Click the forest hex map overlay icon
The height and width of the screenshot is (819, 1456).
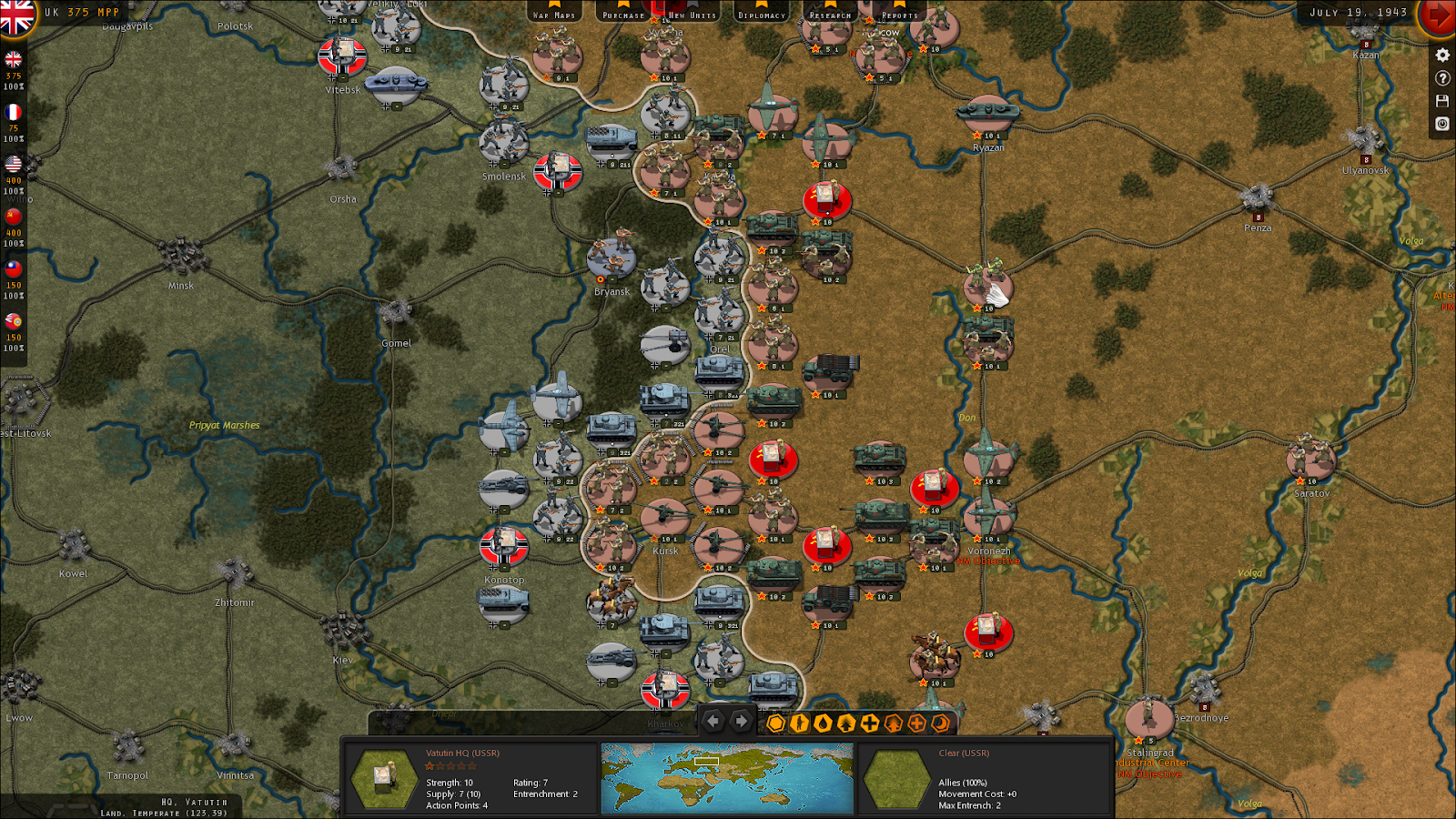tap(845, 722)
